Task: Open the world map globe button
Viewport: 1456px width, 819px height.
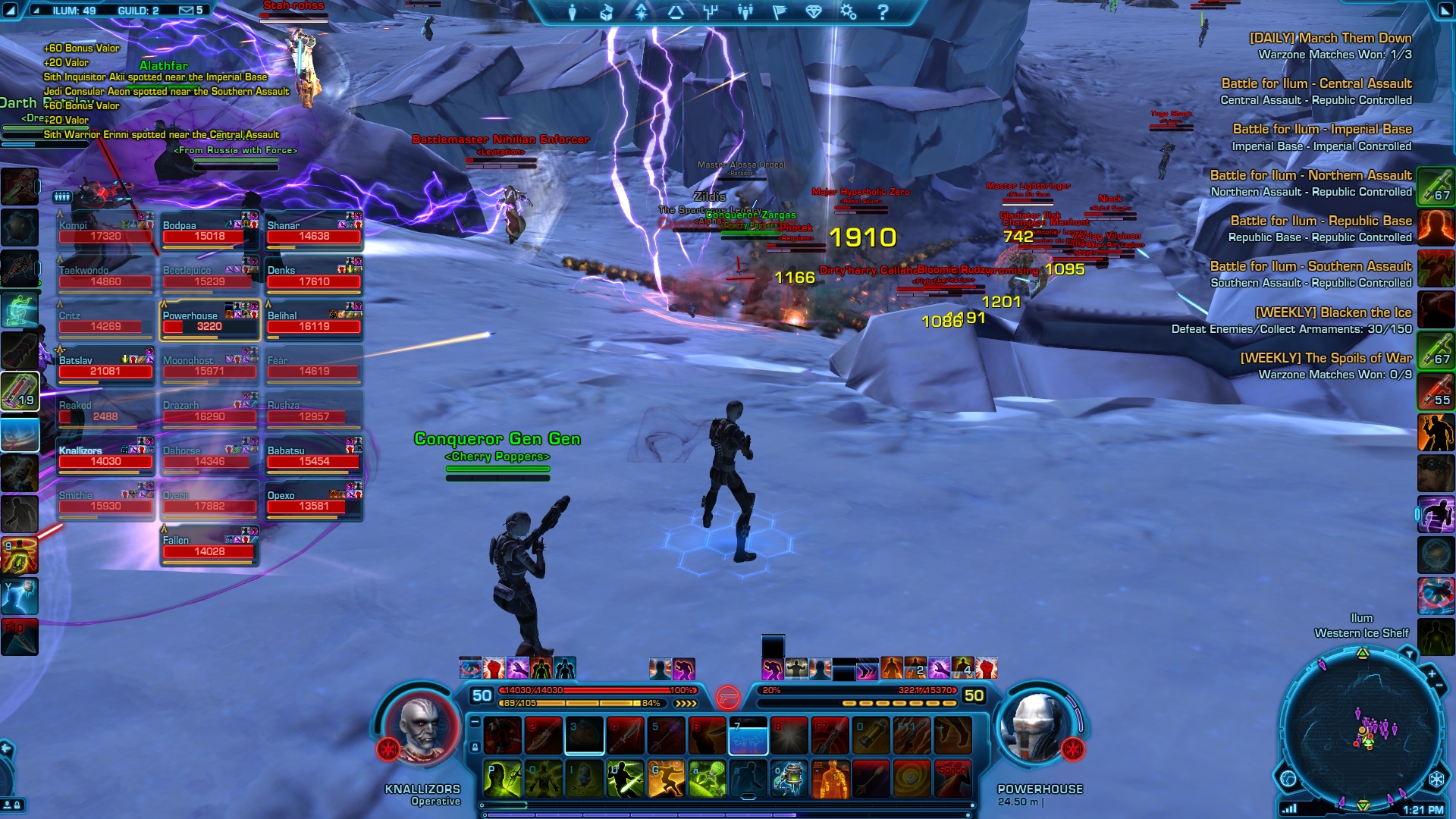Action: 1288,779
